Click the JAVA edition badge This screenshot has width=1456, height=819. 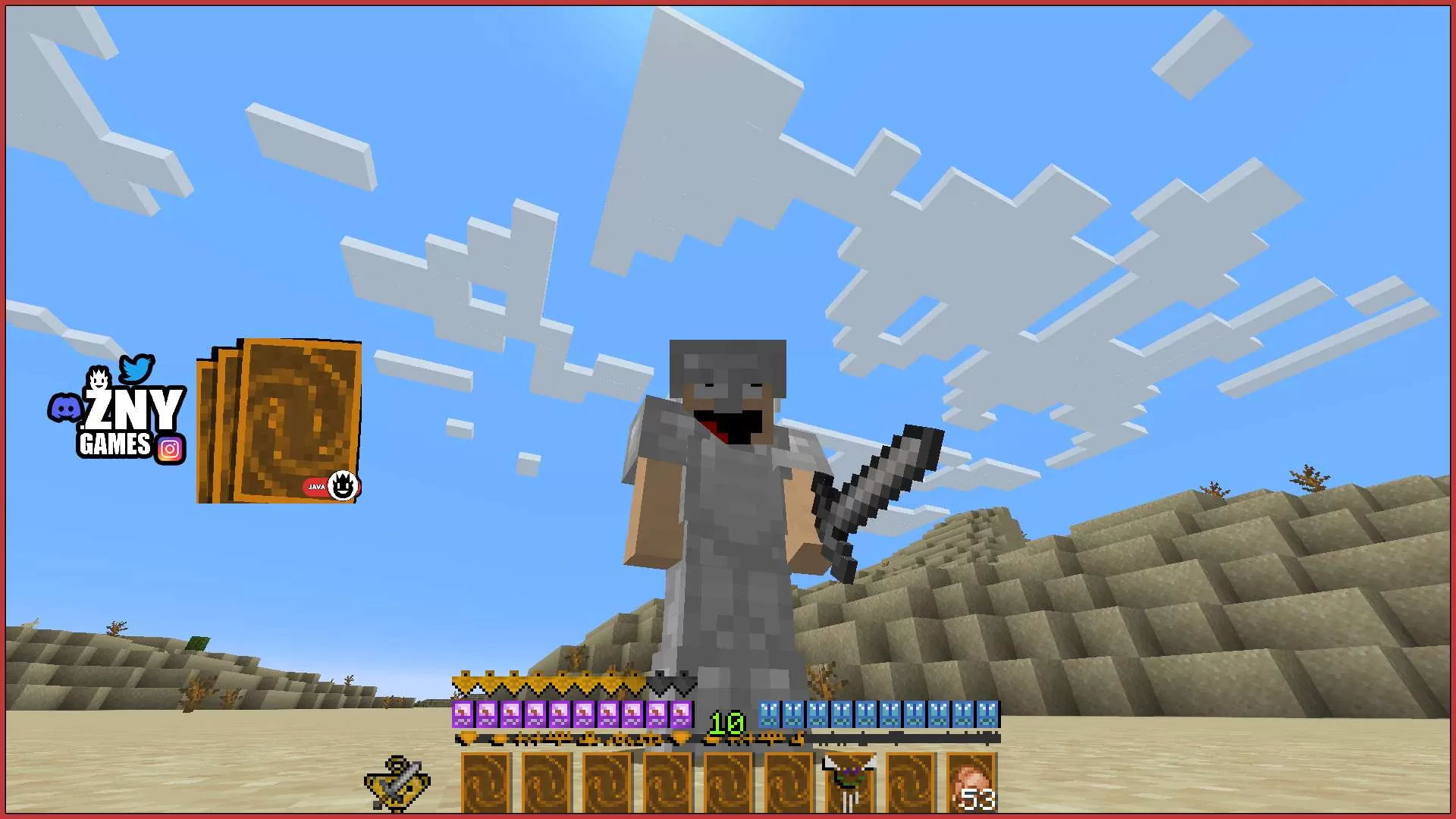(316, 488)
